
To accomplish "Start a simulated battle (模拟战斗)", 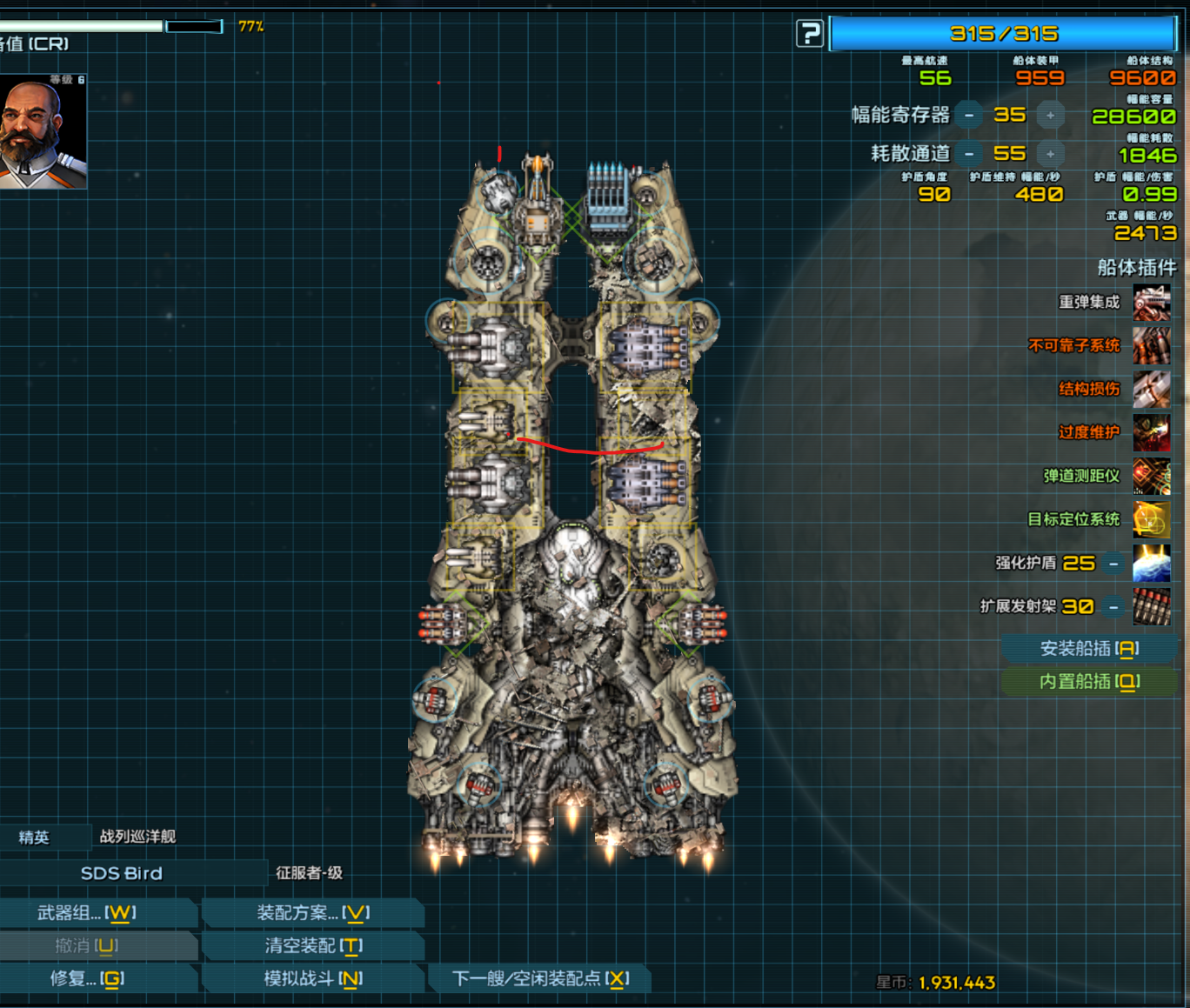I will click(x=313, y=979).
